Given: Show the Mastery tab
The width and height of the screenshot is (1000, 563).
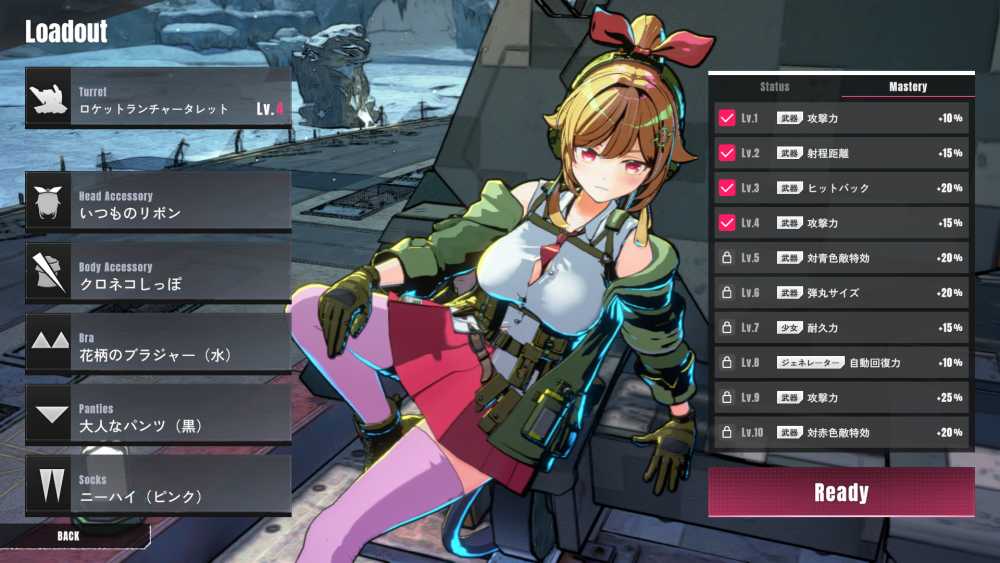Looking at the screenshot, I should pyautogui.click(x=908, y=87).
